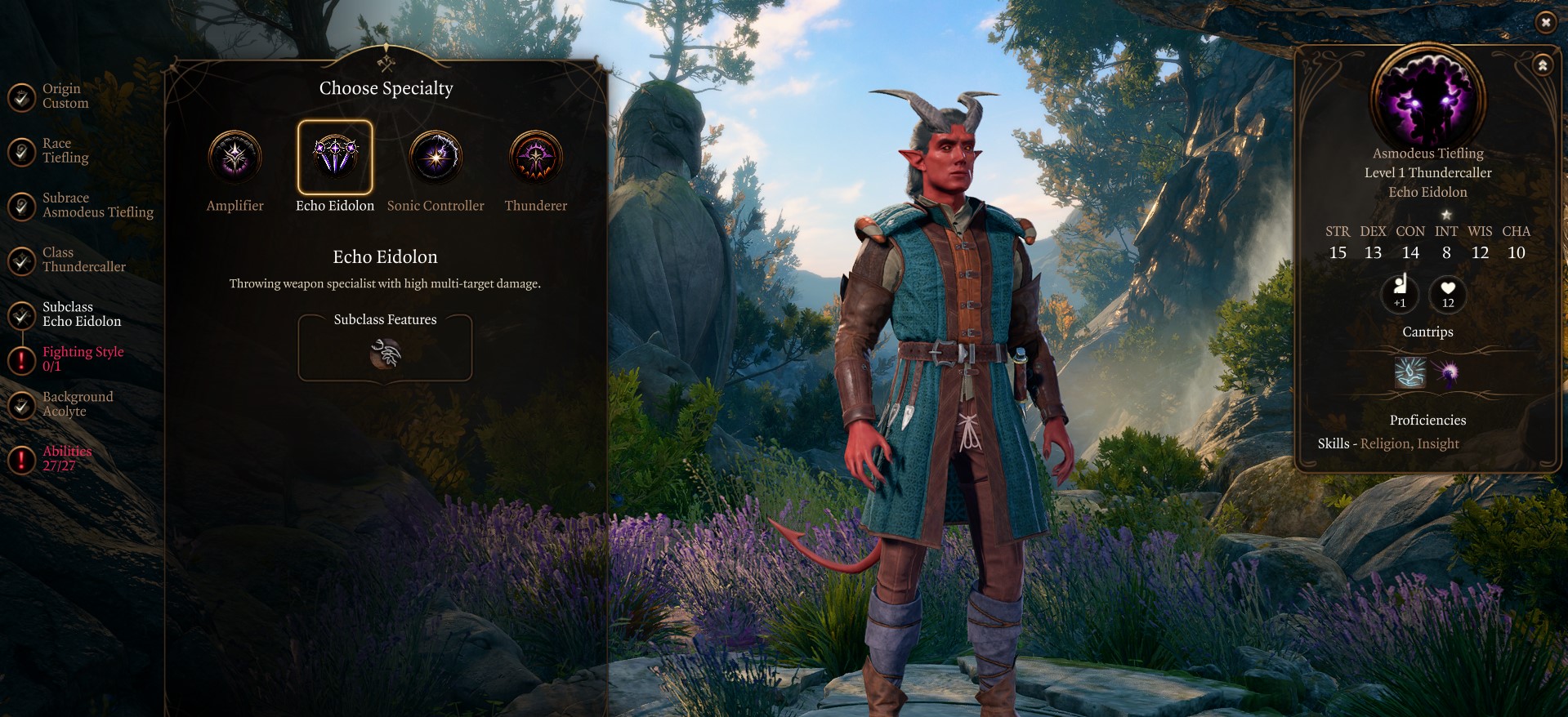
Task: Open the Origin Custom step
Action: (64, 96)
